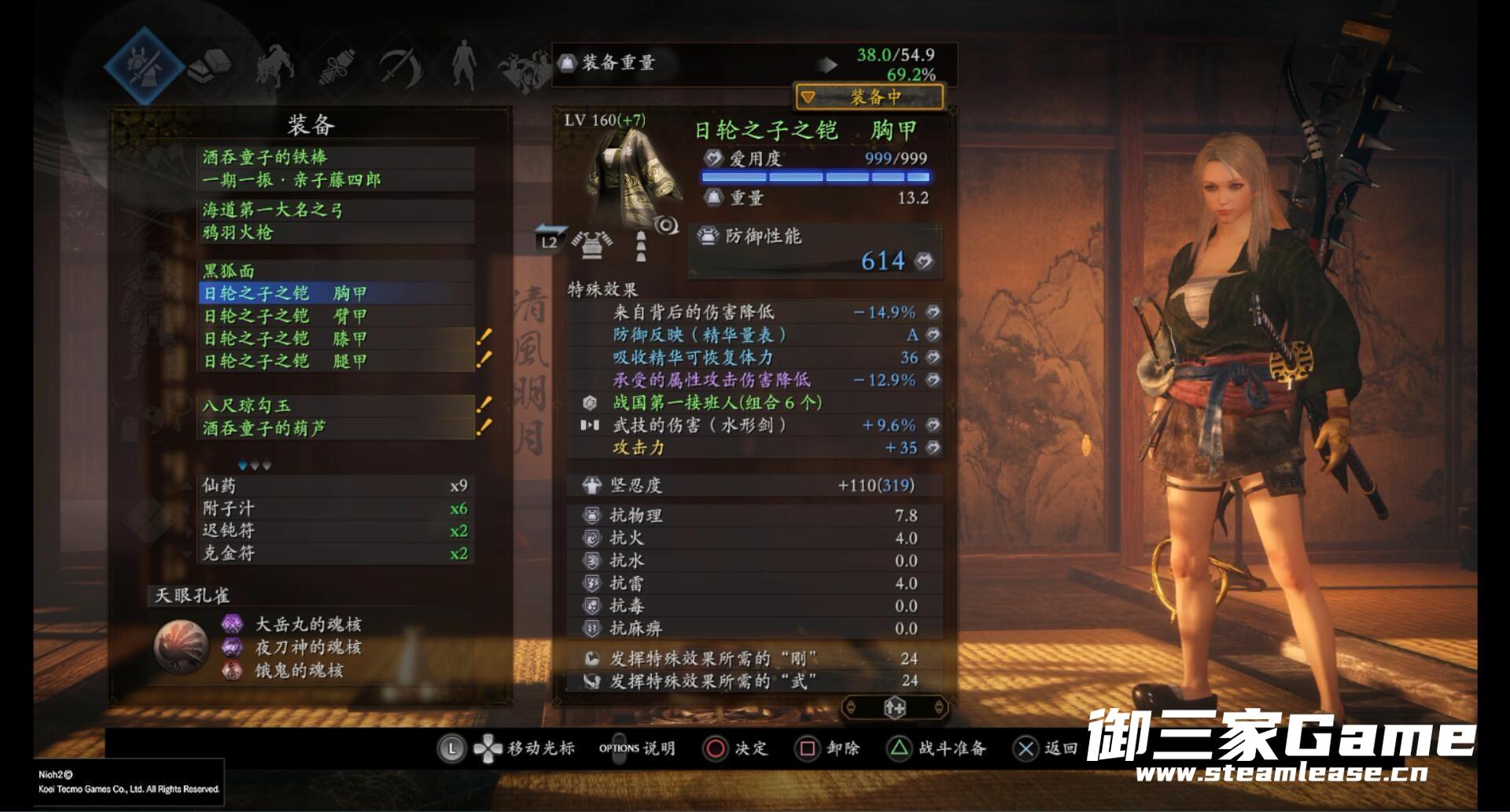Highlight 日轮之子之铠 胸甲 chest armor

tap(337, 294)
